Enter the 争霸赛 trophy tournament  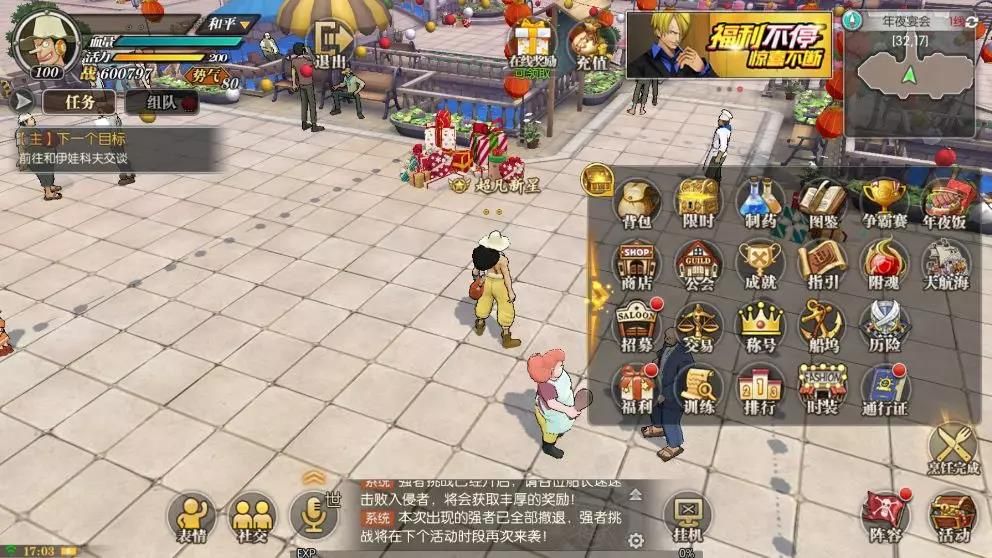pos(884,204)
